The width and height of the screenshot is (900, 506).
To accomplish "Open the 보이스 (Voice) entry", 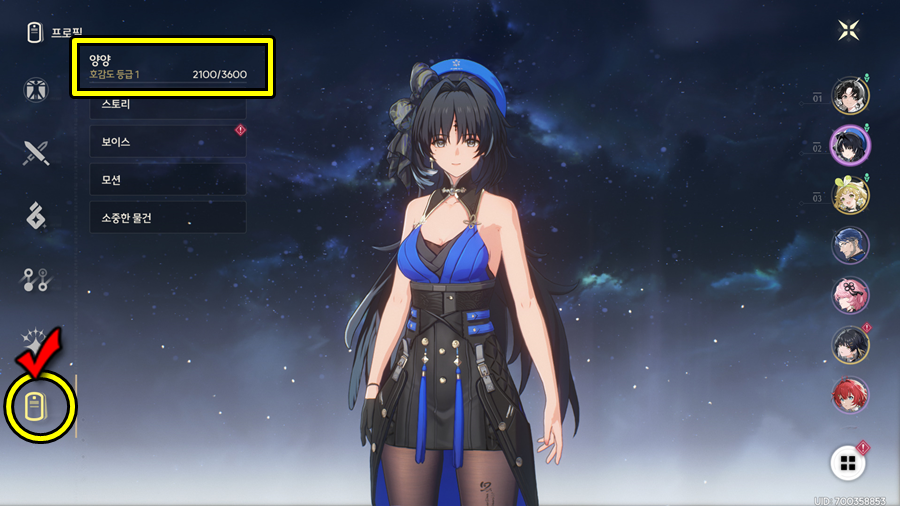I will pyautogui.click(x=167, y=142).
